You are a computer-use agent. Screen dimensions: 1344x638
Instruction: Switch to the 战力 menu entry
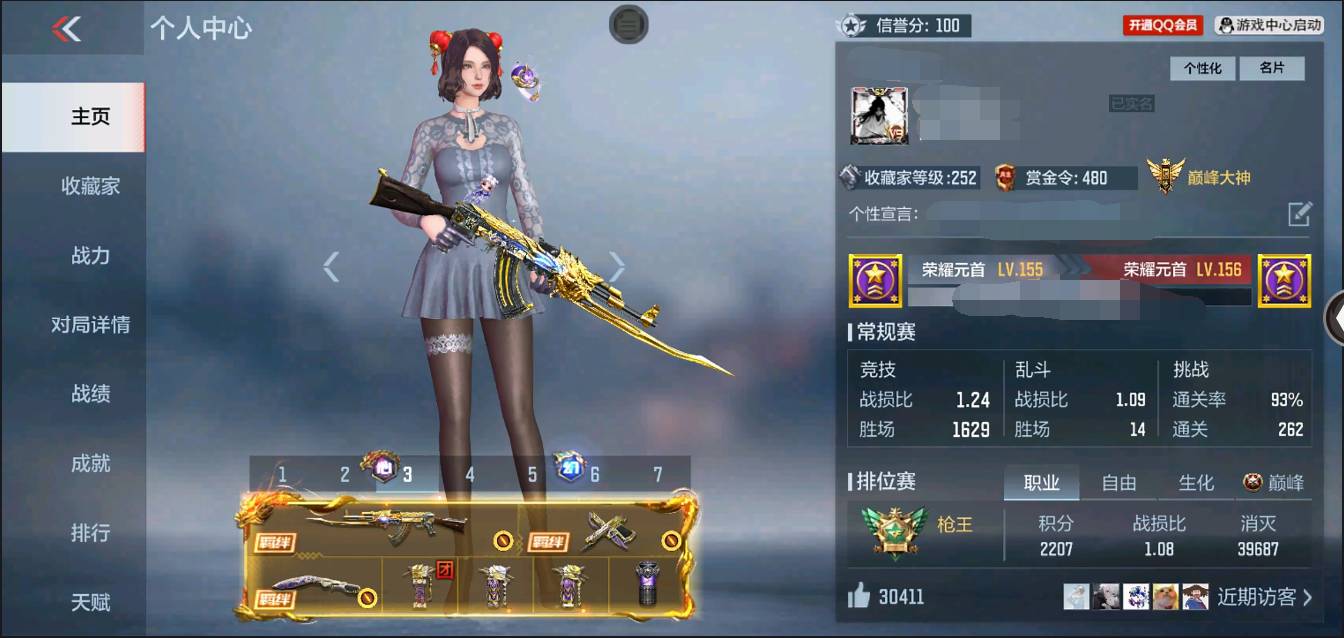(90, 255)
